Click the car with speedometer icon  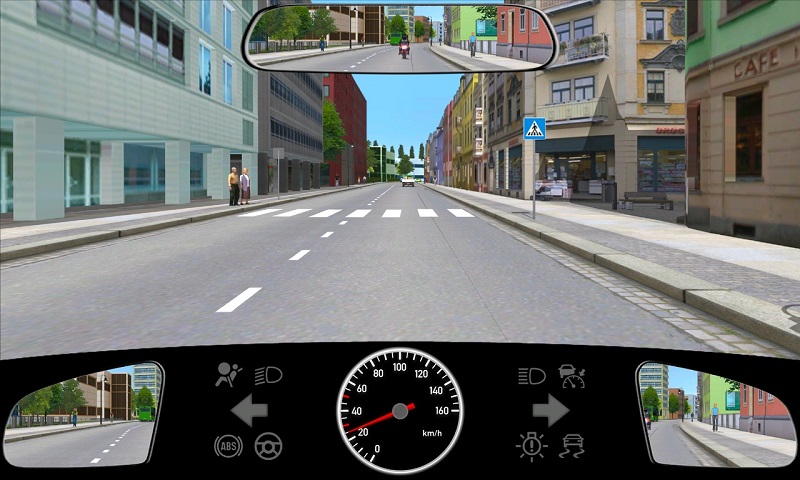coord(572,376)
